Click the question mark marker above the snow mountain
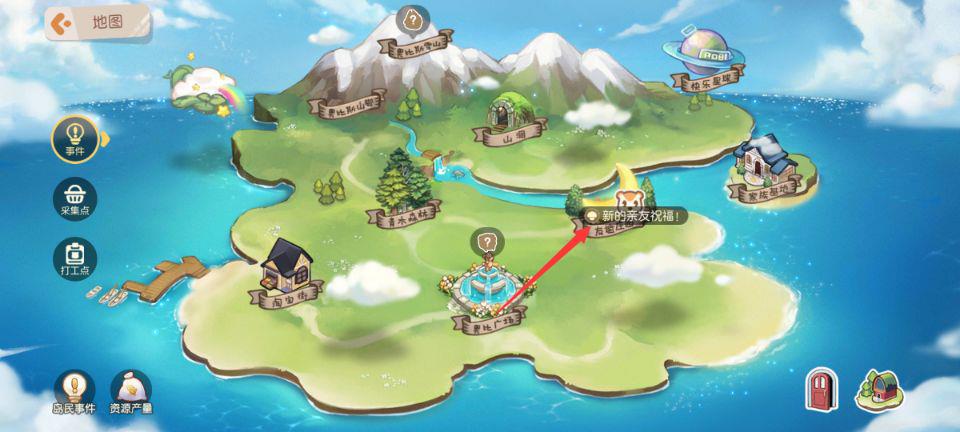The width and height of the screenshot is (960, 432). pos(411,19)
